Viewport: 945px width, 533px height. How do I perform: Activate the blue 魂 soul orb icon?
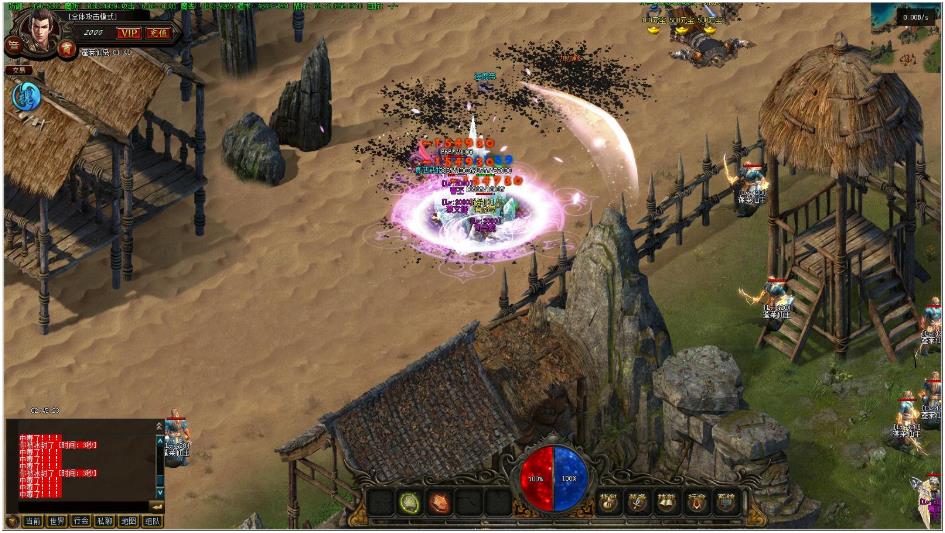(25, 97)
